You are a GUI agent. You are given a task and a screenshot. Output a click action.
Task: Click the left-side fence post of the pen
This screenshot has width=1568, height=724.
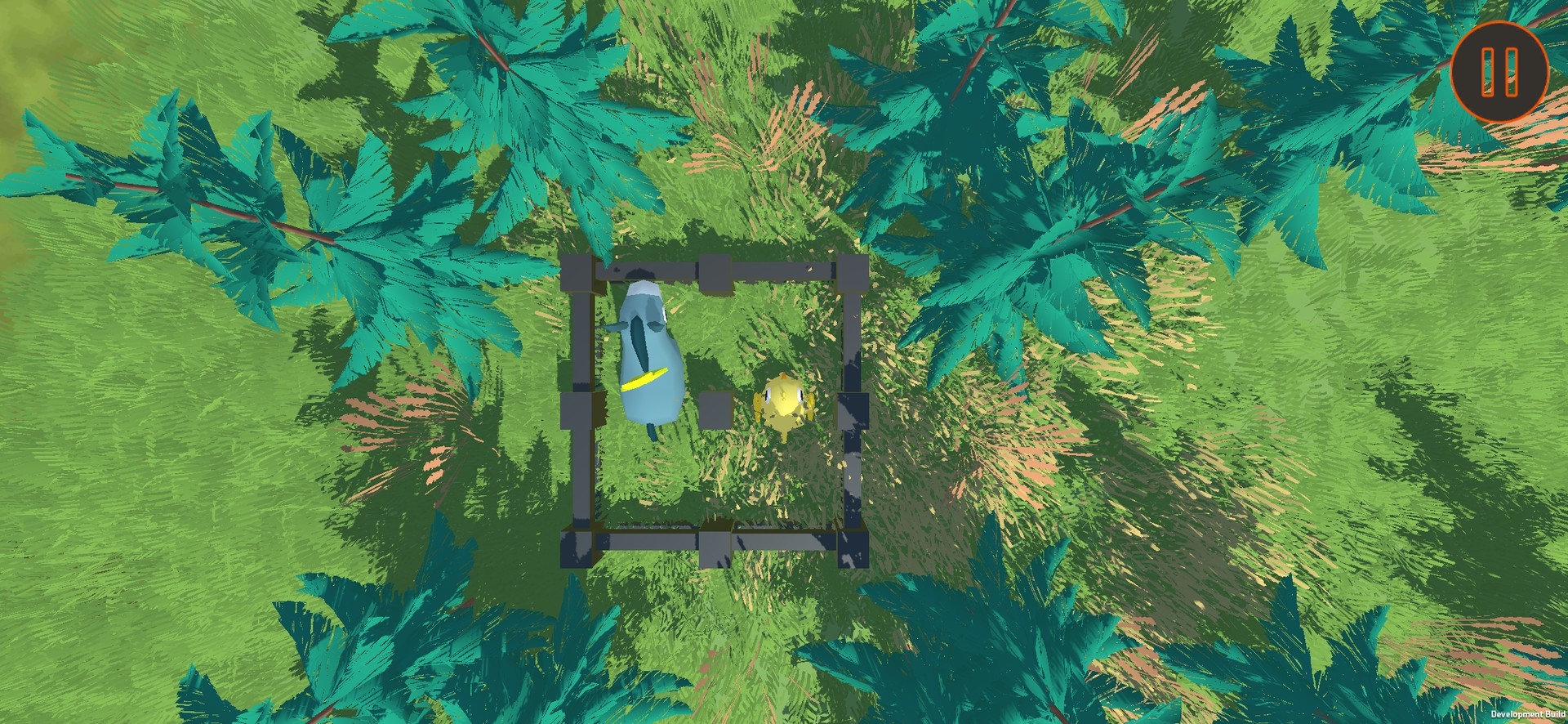[576, 409]
